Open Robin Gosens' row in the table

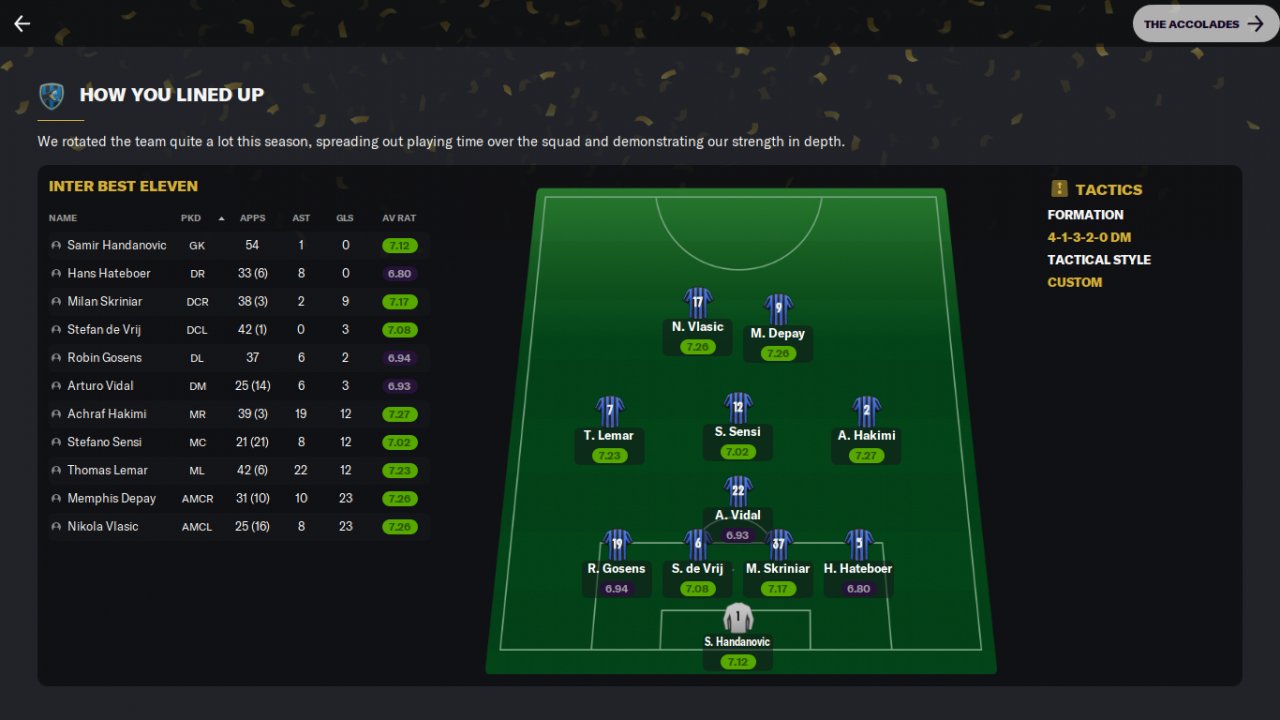pyautogui.click(x=104, y=357)
